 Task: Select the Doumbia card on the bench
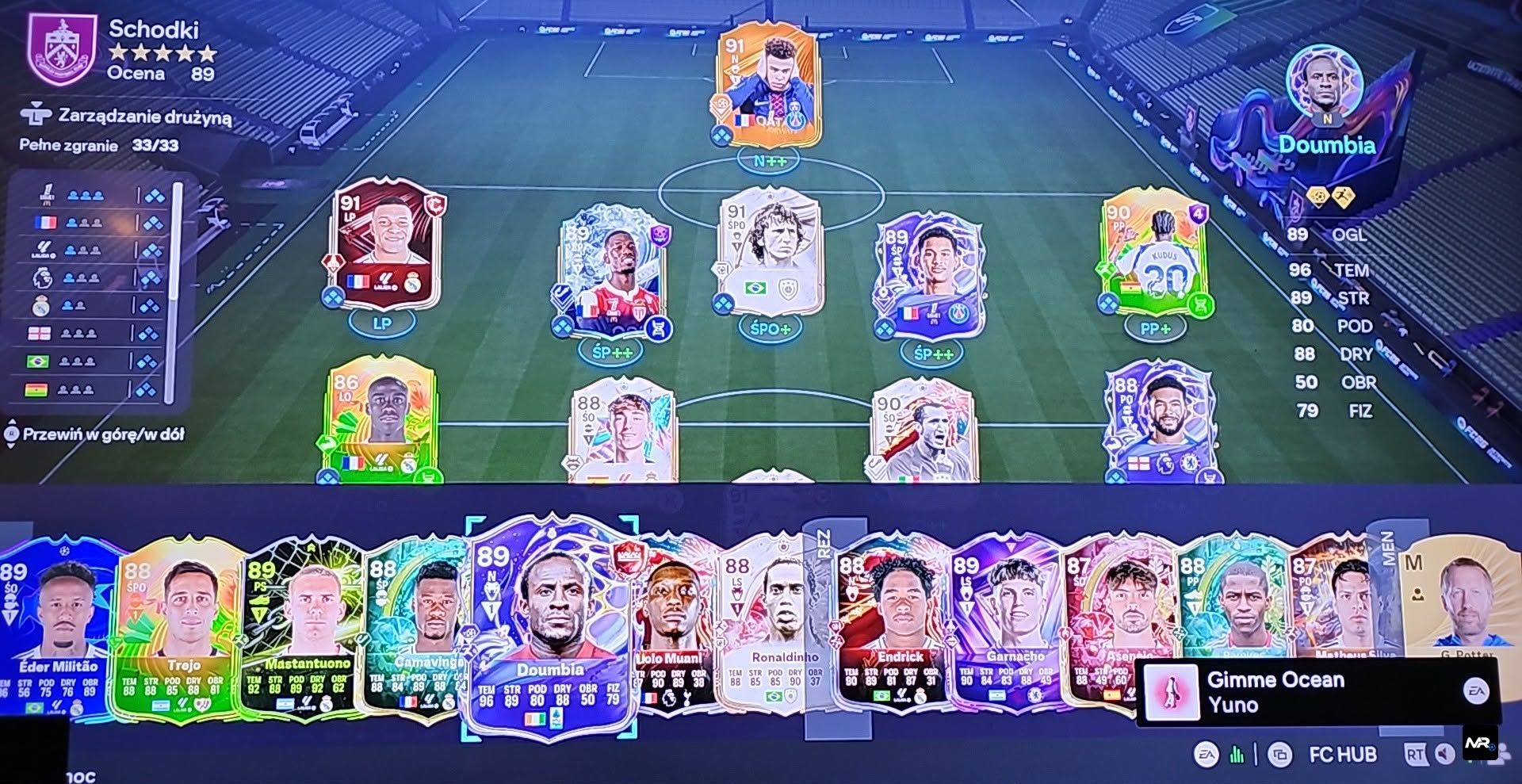(x=549, y=626)
